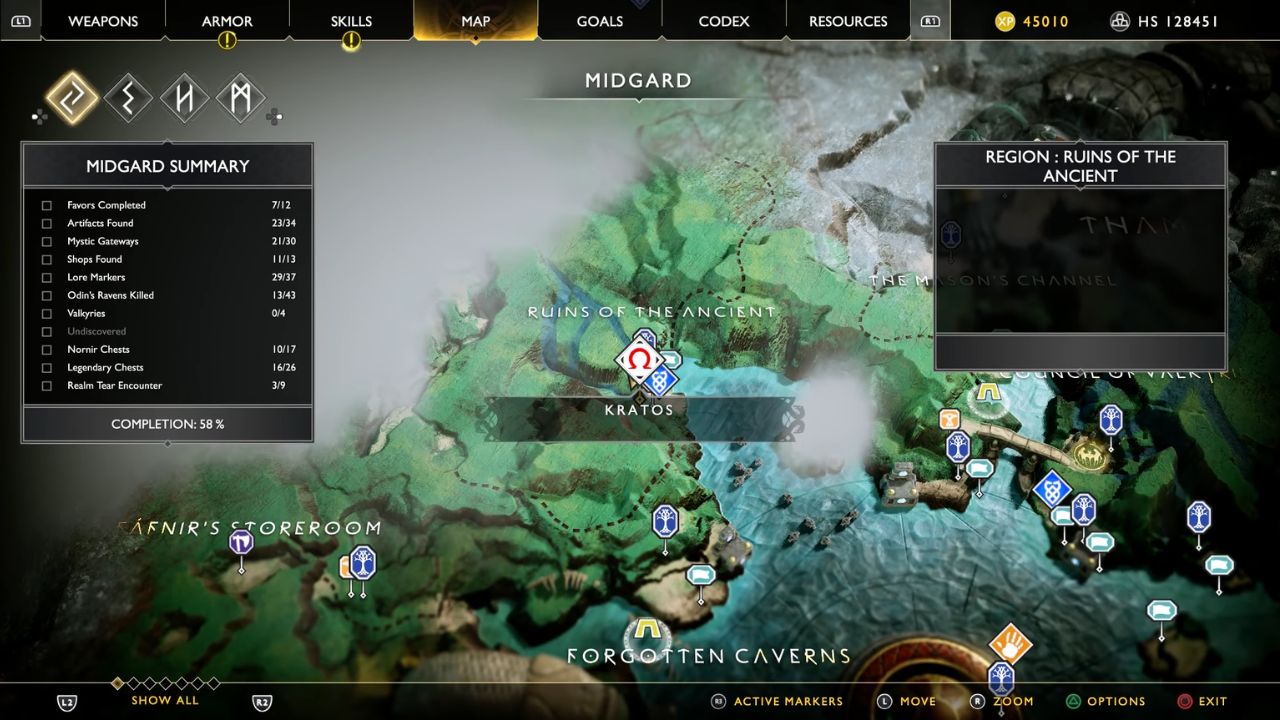Image resolution: width=1280 pixels, height=720 pixels.
Task: Toggle the Favors Completed checkbox
Action: point(47,206)
